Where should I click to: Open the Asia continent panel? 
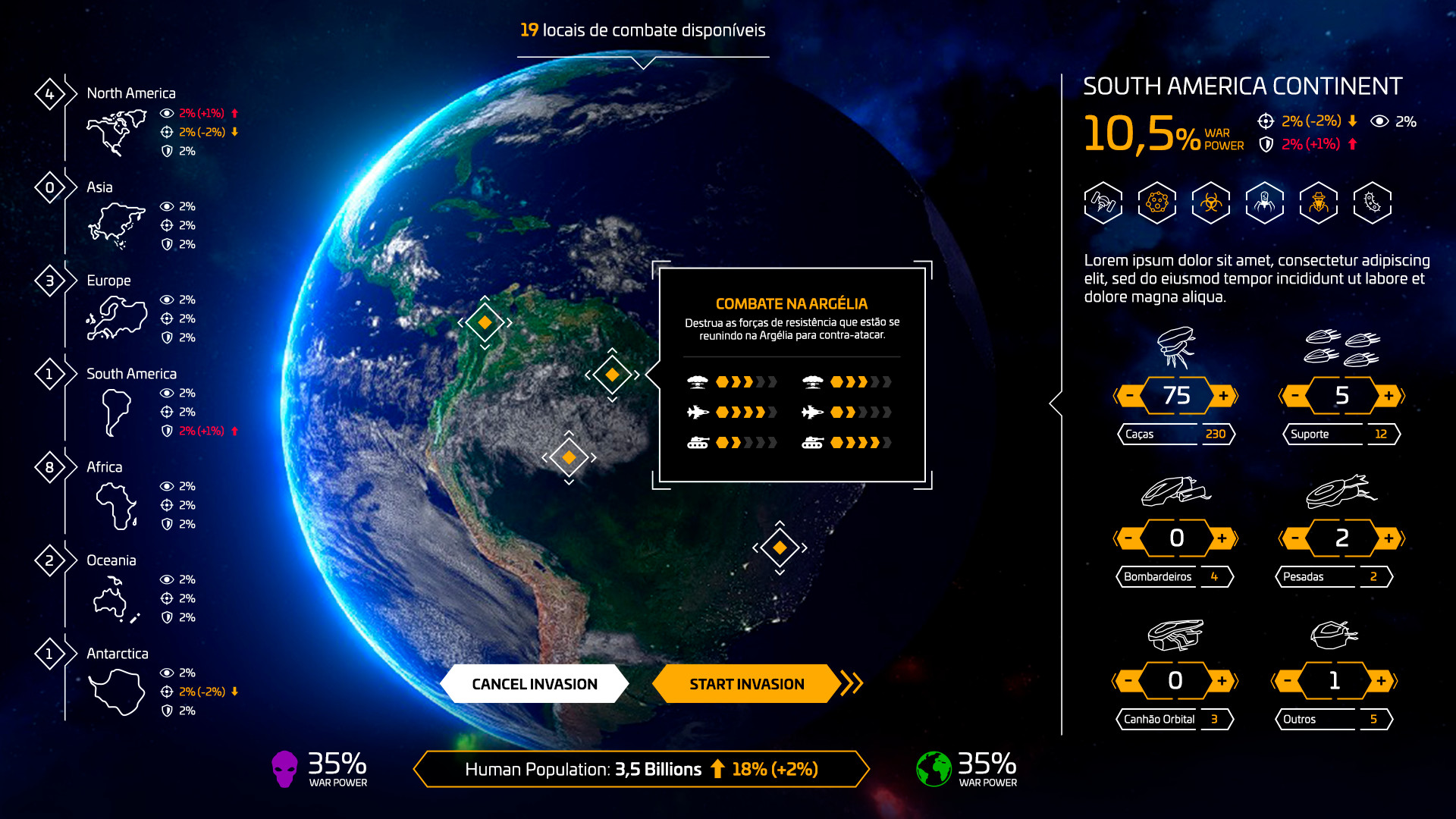pos(102,187)
